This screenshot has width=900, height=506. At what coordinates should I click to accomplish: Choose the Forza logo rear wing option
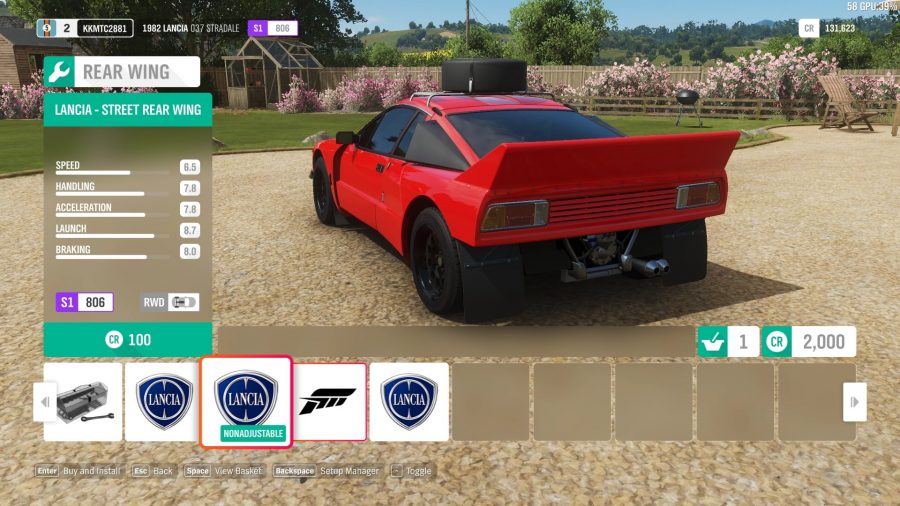[x=330, y=401]
